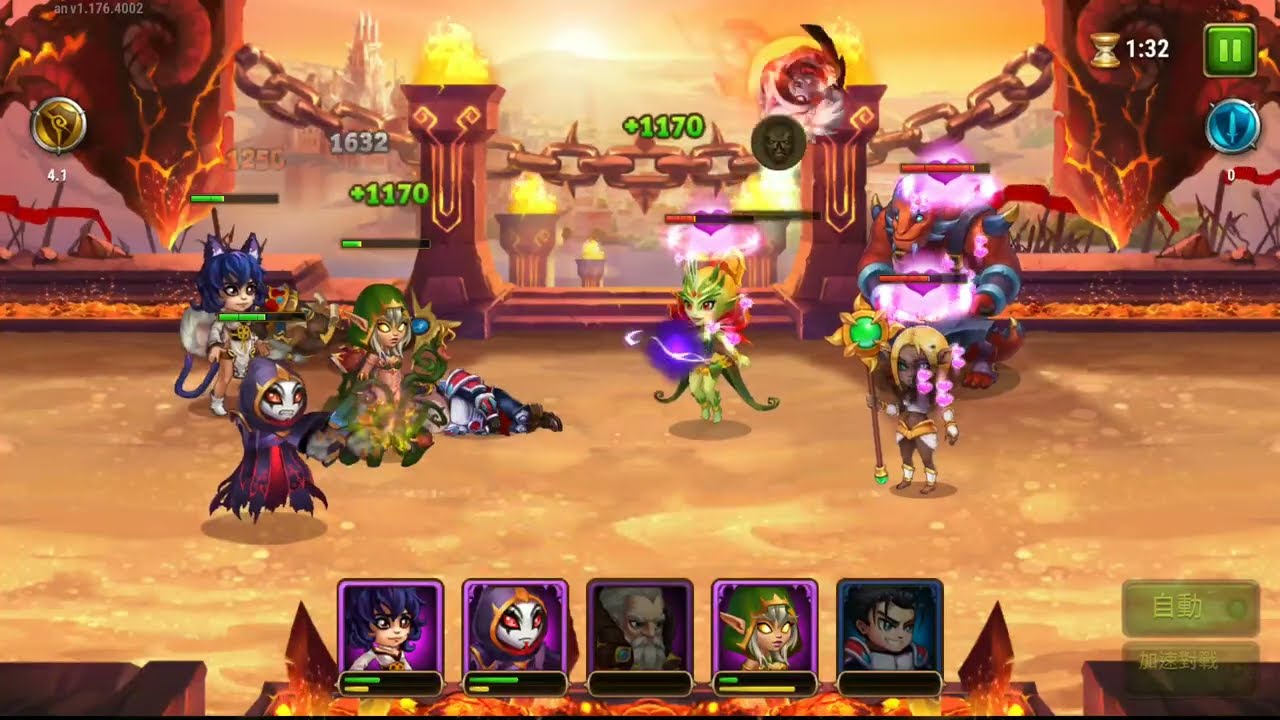Activate the hooded white-masked hero portrait
The height and width of the screenshot is (720, 1280).
515,627
